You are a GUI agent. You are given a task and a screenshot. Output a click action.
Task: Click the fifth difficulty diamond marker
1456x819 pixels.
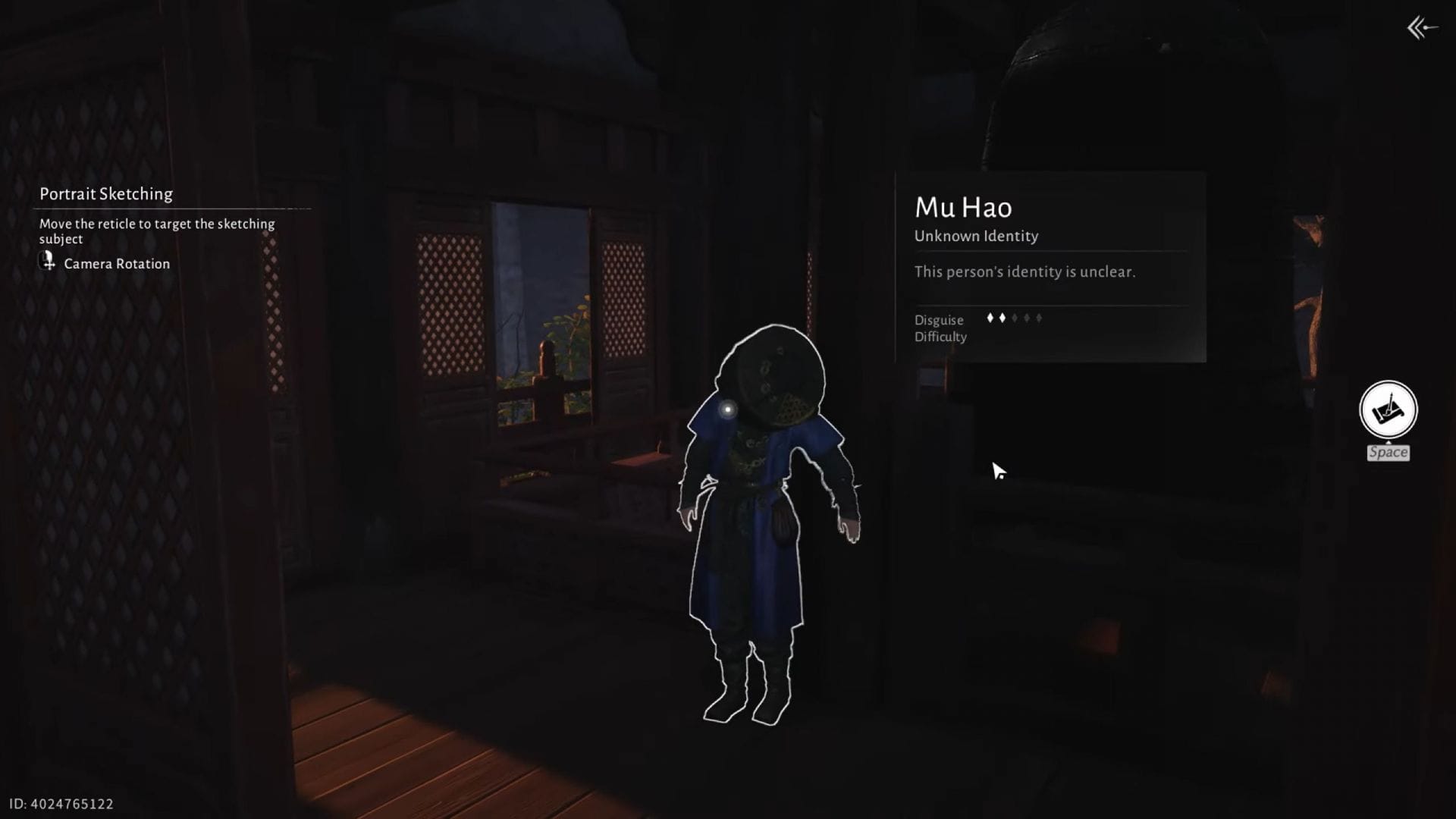(x=1037, y=317)
